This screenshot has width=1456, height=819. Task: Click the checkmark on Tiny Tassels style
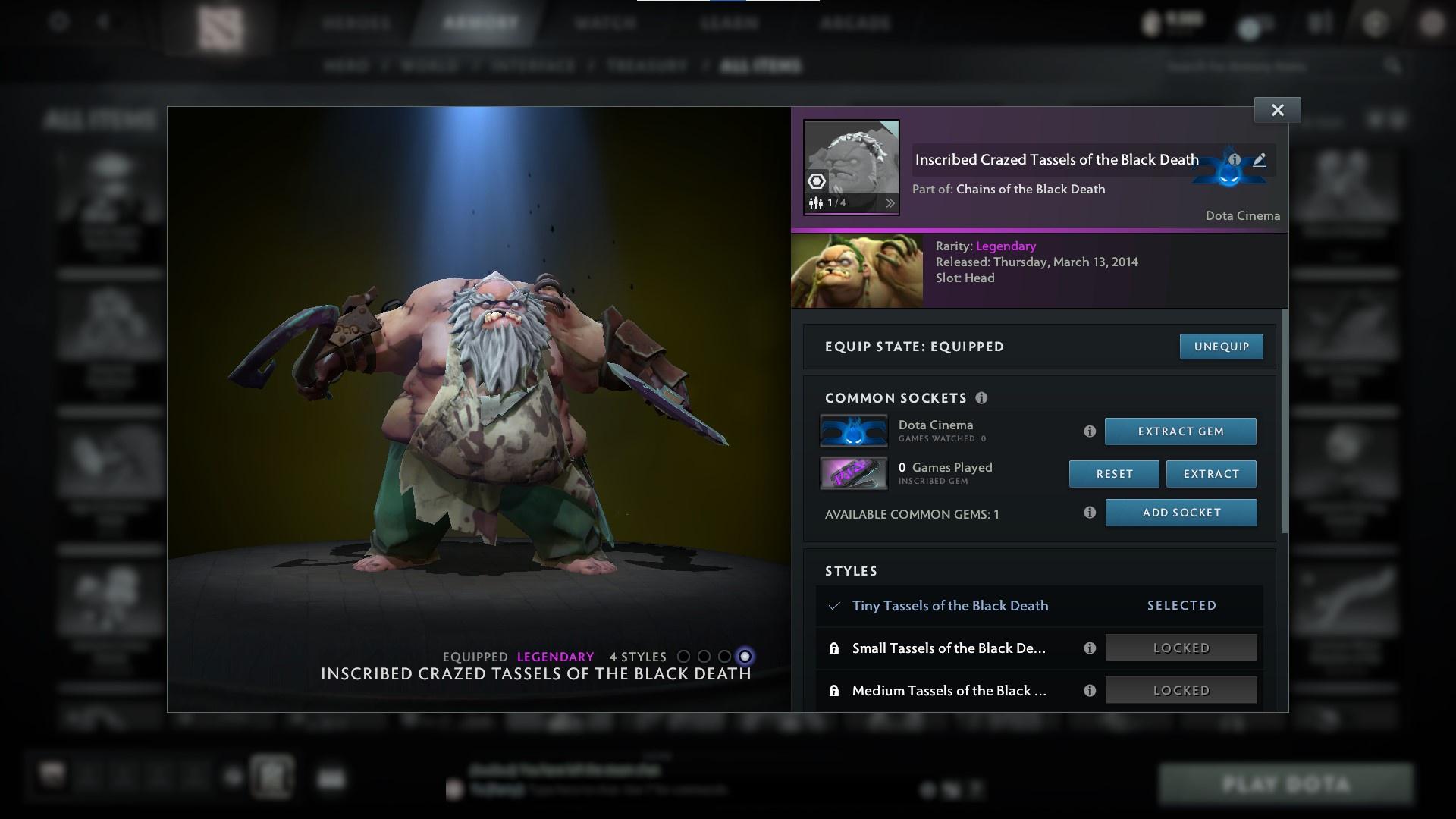[834, 605]
